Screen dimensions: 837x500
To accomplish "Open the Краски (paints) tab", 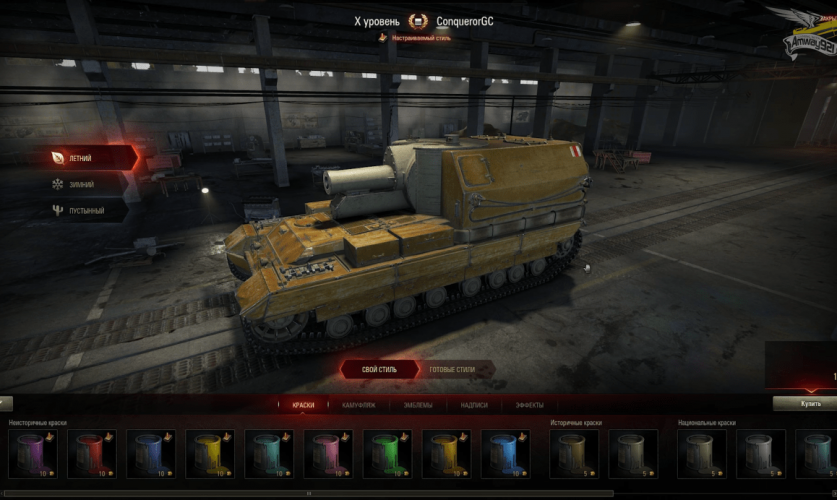I will tap(303, 405).
